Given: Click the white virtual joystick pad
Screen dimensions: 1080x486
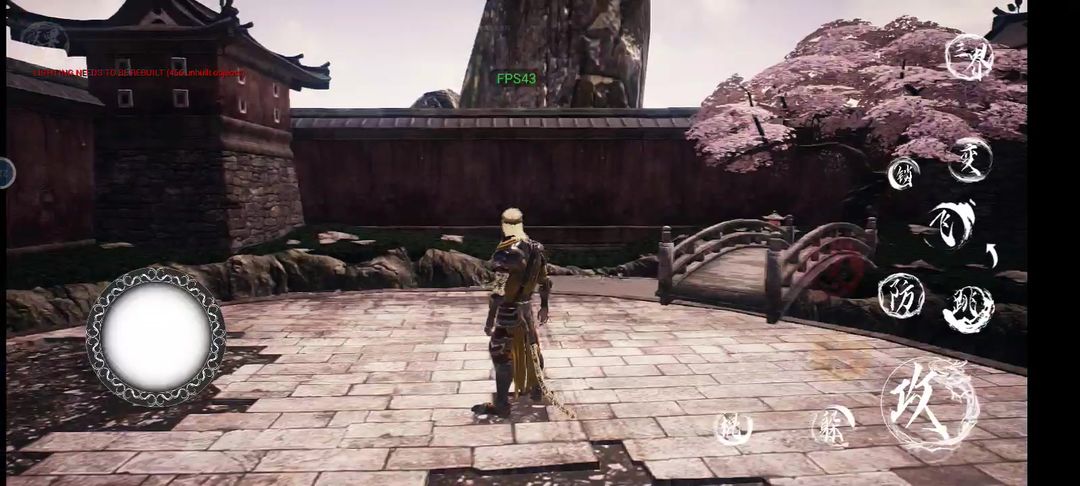Looking at the screenshot, I should tap(155, 336).
